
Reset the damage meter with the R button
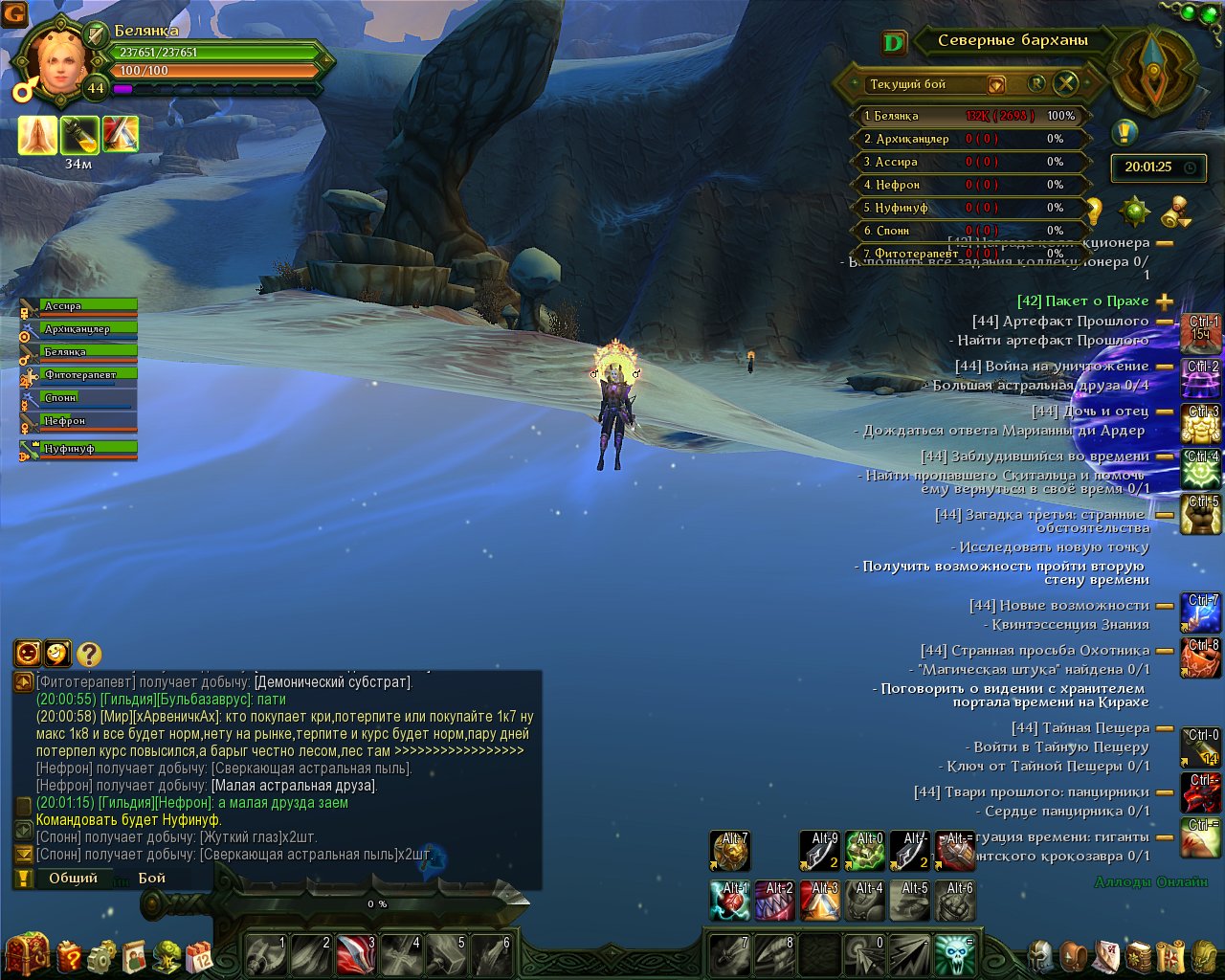point(1036,83)
